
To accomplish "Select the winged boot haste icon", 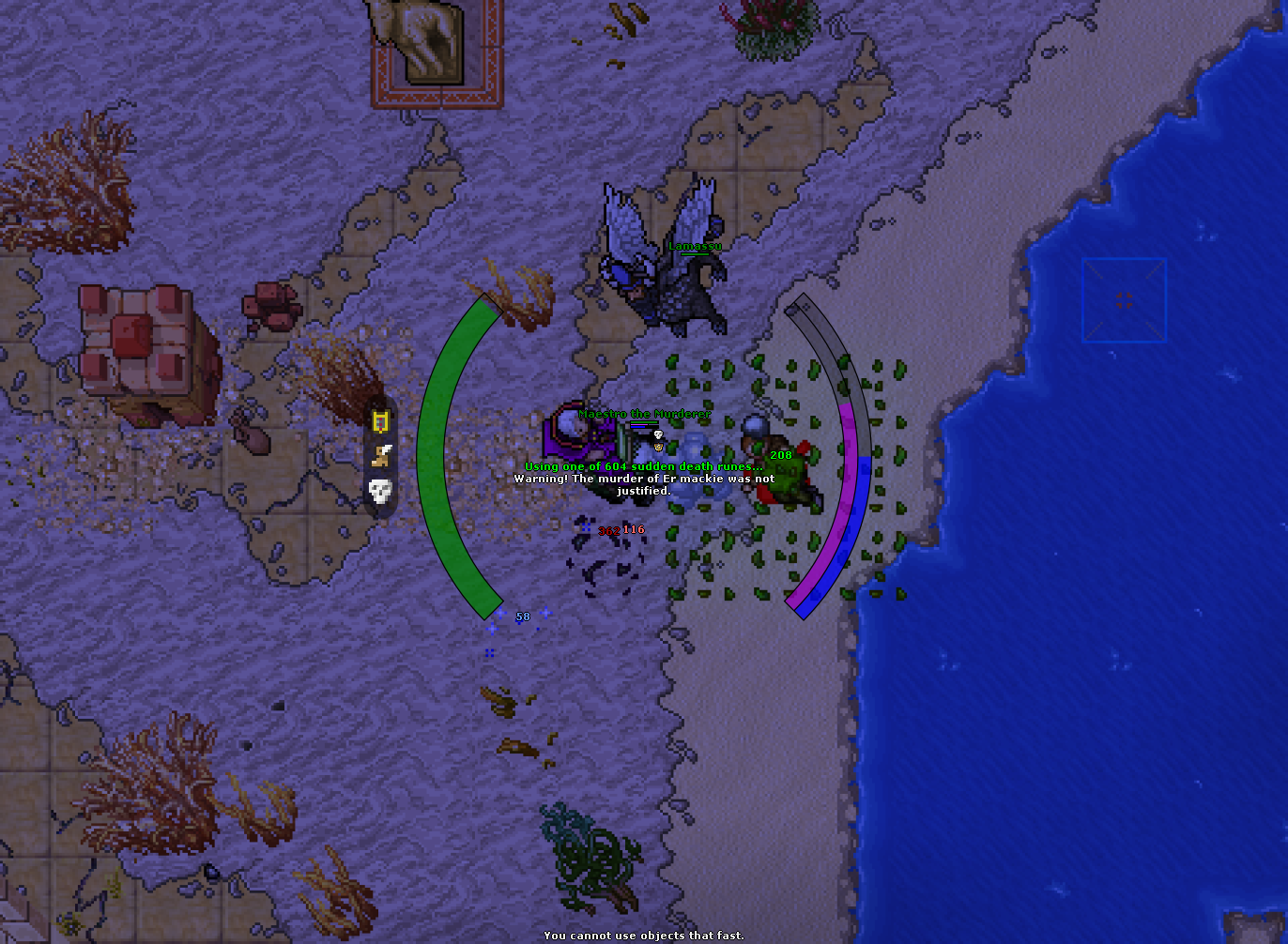I will coord(380,456).
